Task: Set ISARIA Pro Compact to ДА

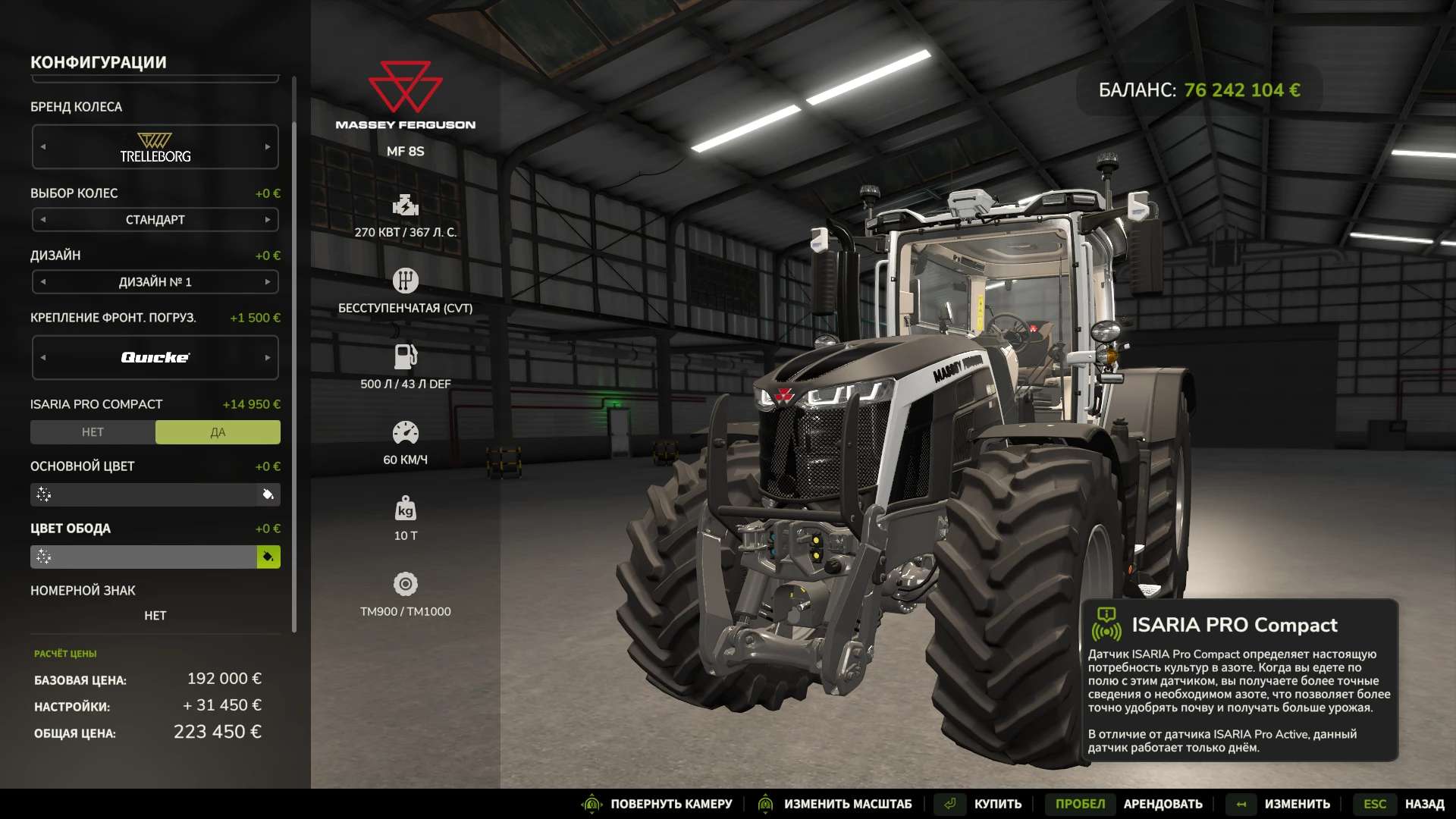Action: click(218, 432)
